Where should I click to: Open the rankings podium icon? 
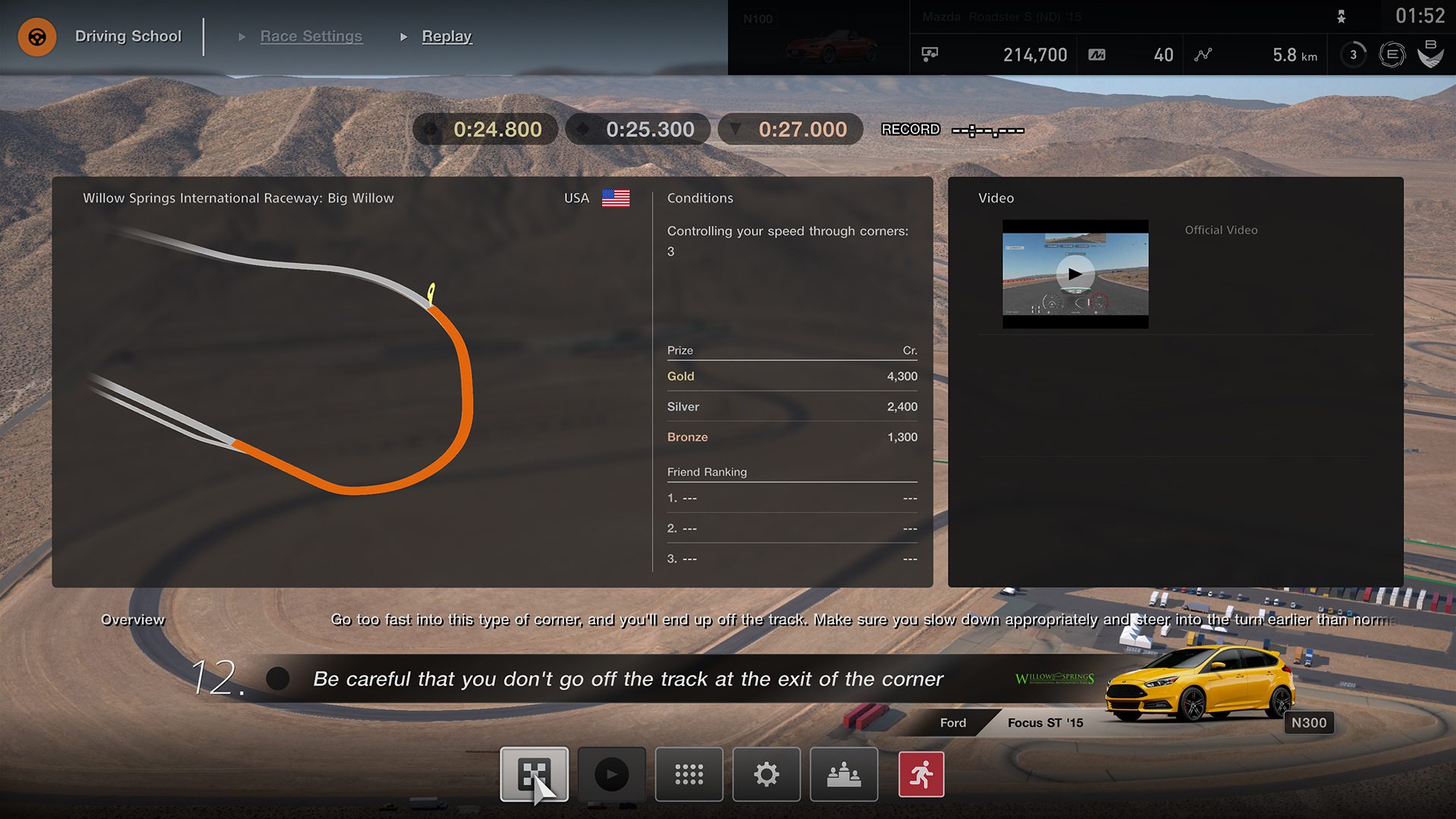click(x=843, y=774)
